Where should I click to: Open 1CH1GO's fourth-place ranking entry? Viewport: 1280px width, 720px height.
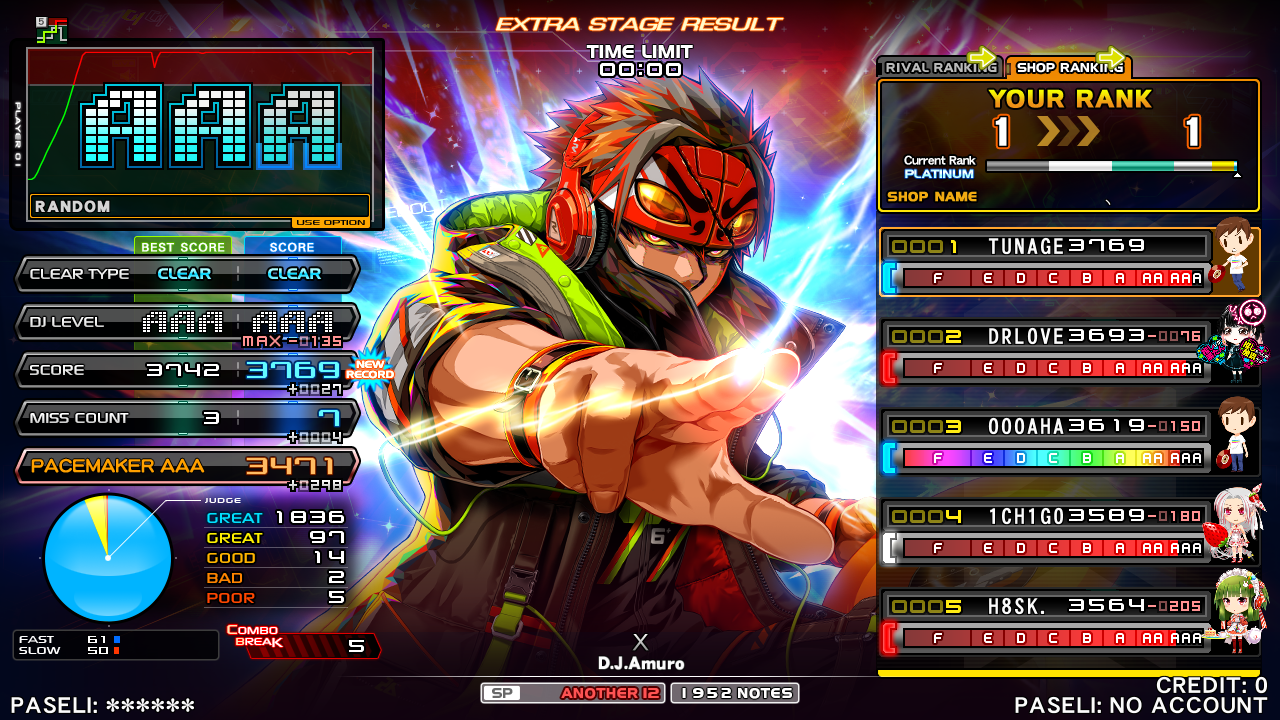(1046, 532)
